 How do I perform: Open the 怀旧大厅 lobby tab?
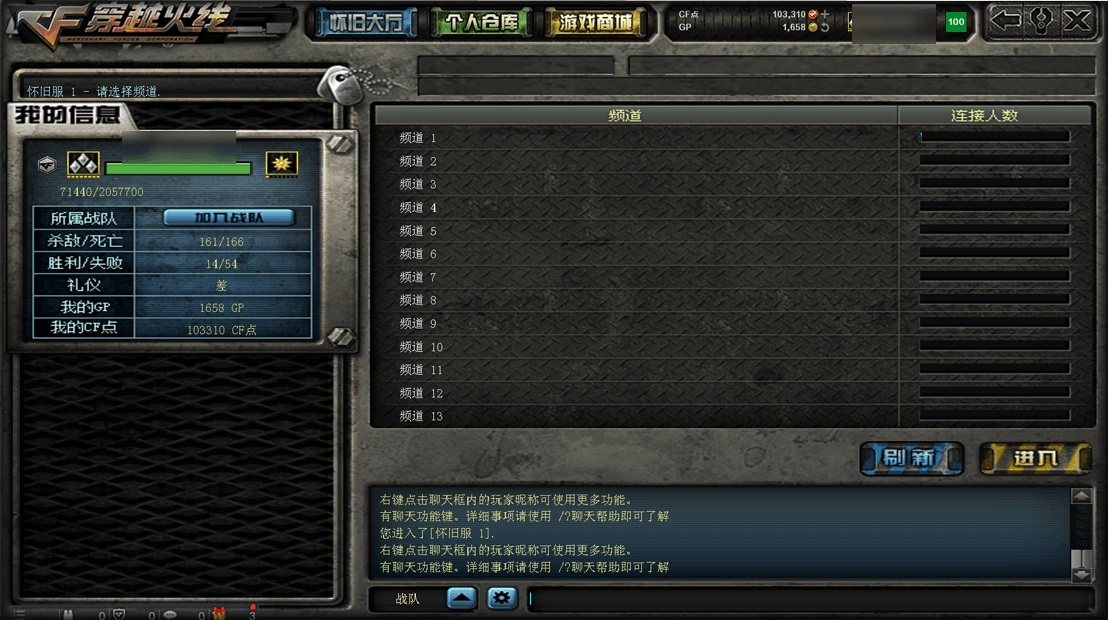coord(366,22)
